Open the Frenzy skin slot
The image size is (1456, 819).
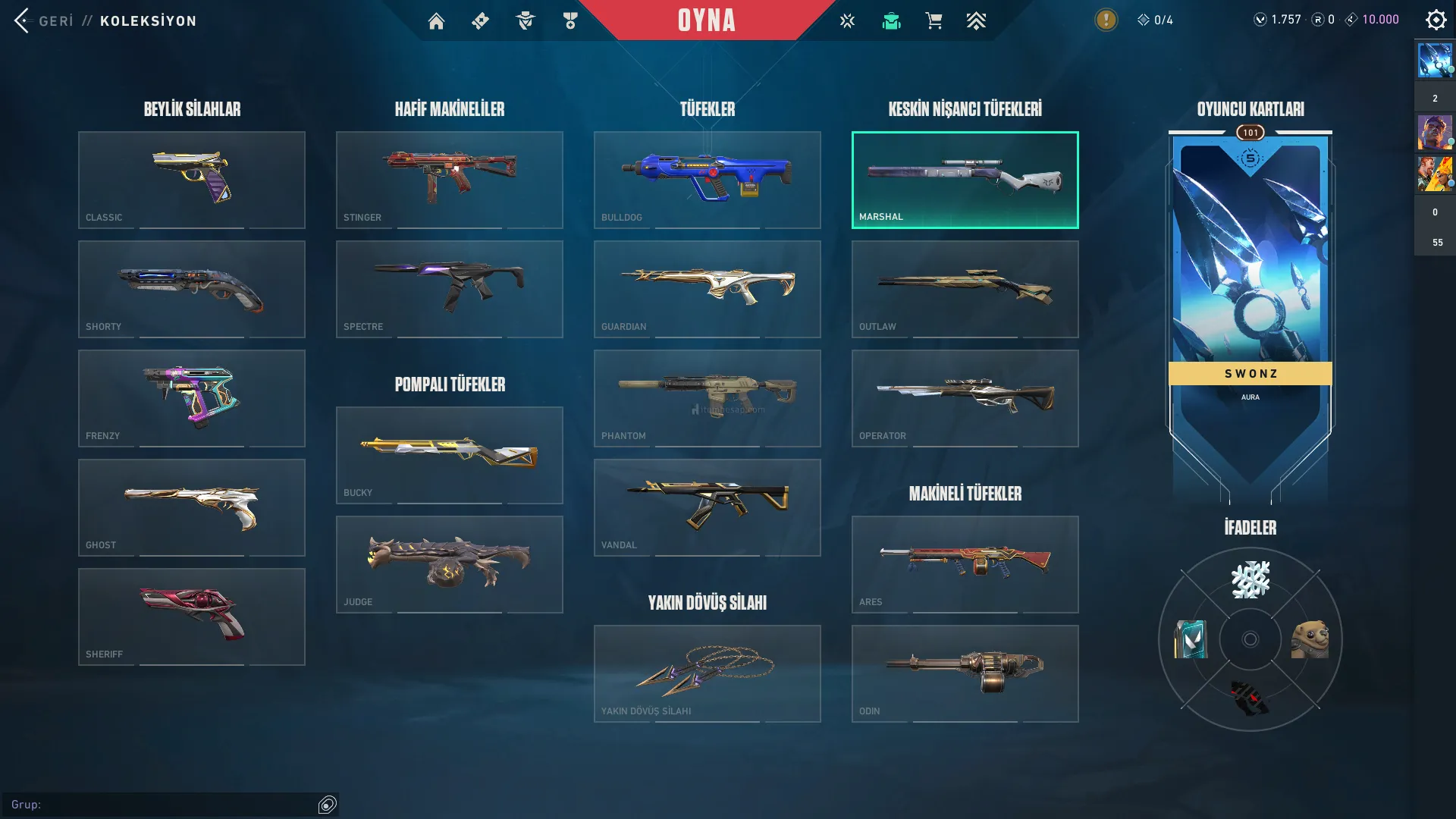coord(192,398)
